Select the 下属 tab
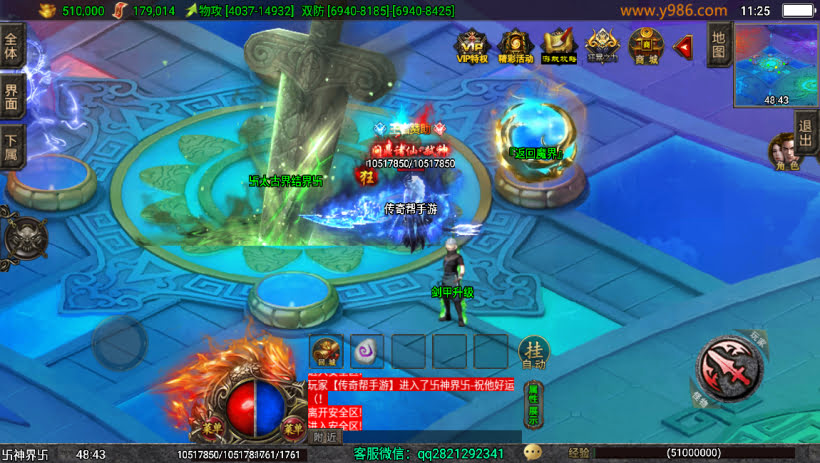This screenshot has height=463, width=820. tap(11, 146)
